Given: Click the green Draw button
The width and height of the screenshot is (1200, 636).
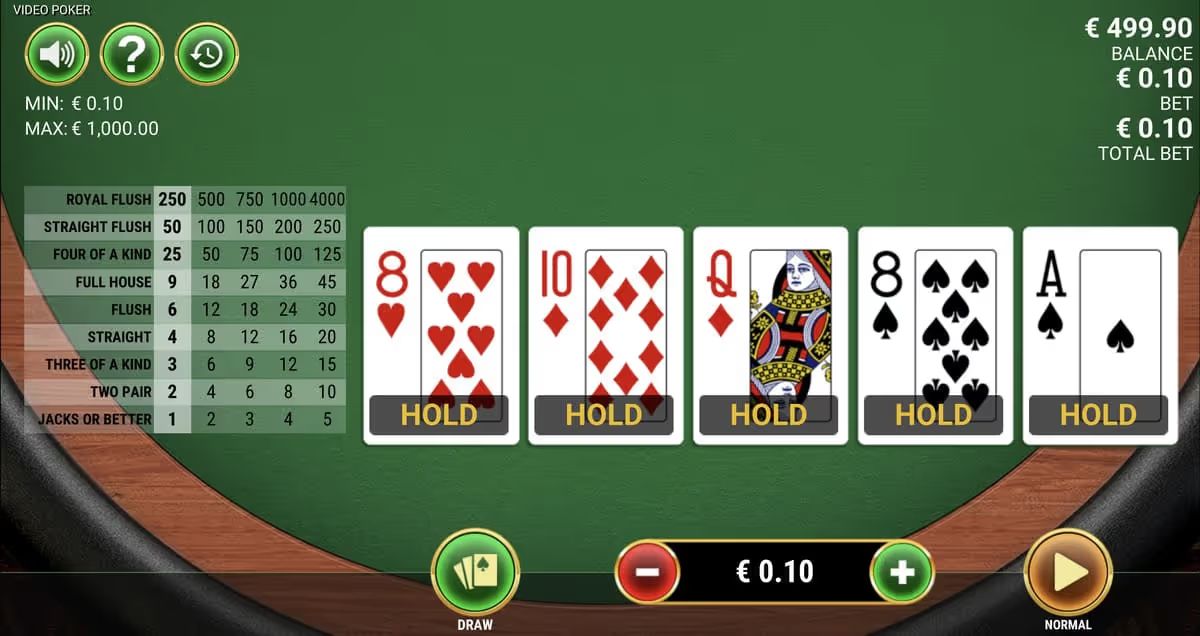Looking at the screenshot, I should 475,573.
